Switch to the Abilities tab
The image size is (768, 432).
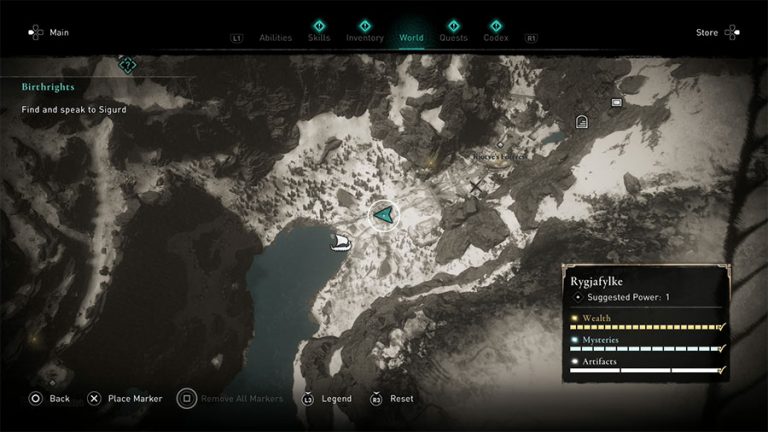275,38
